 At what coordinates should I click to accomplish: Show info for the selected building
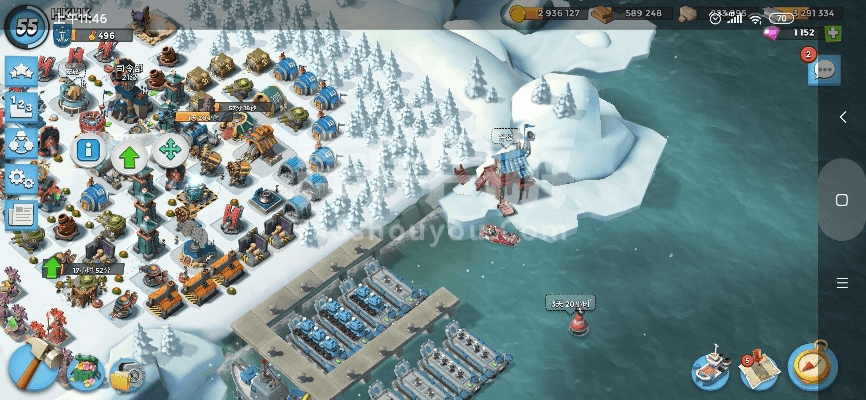(89, 151)
